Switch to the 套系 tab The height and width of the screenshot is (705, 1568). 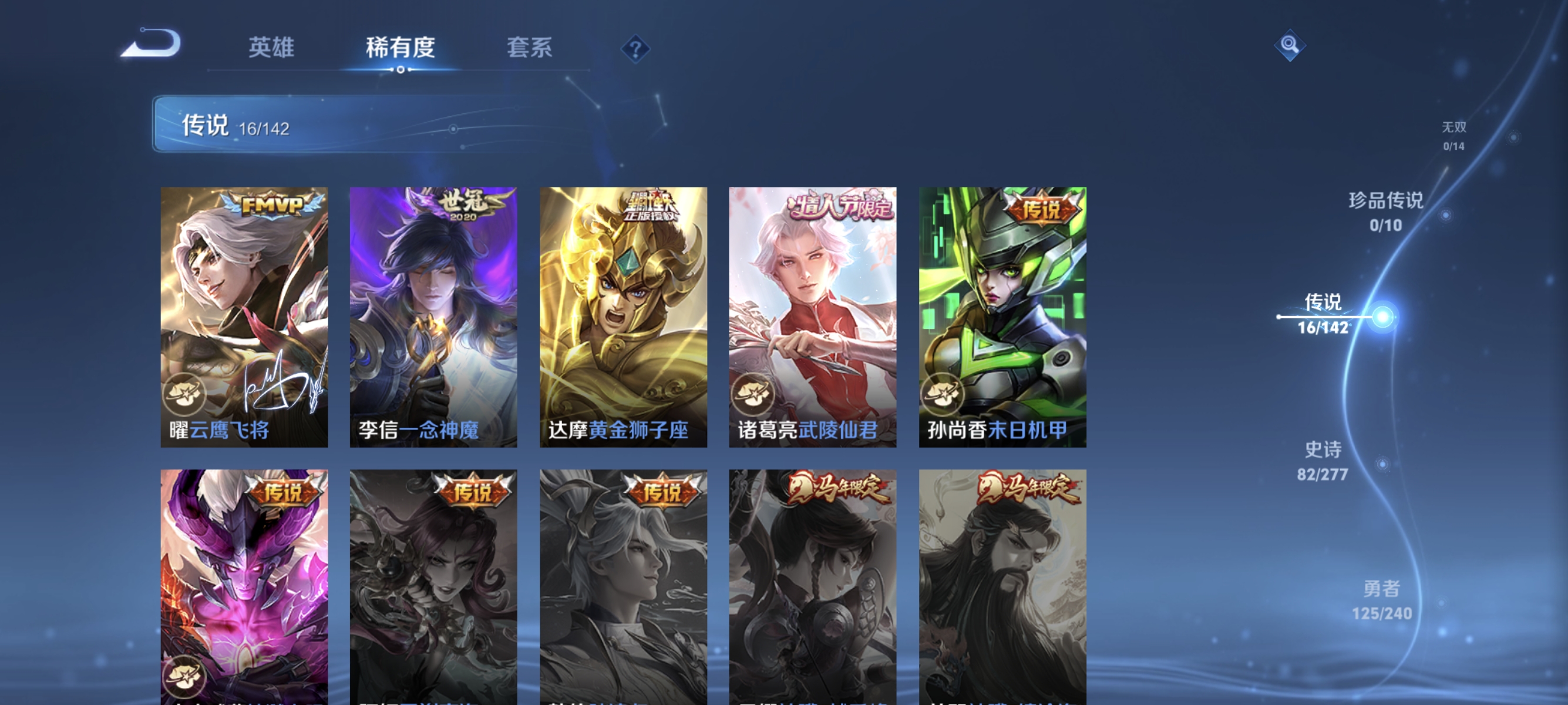click(x=530, y=48)
